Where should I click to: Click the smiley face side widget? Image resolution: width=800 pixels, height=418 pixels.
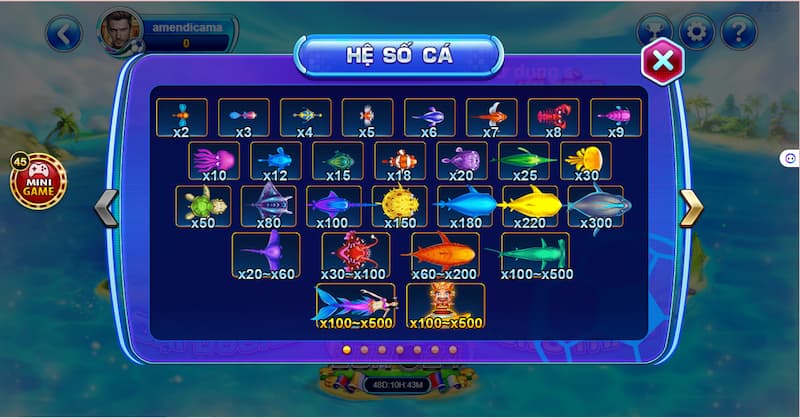tap(790, 158)
